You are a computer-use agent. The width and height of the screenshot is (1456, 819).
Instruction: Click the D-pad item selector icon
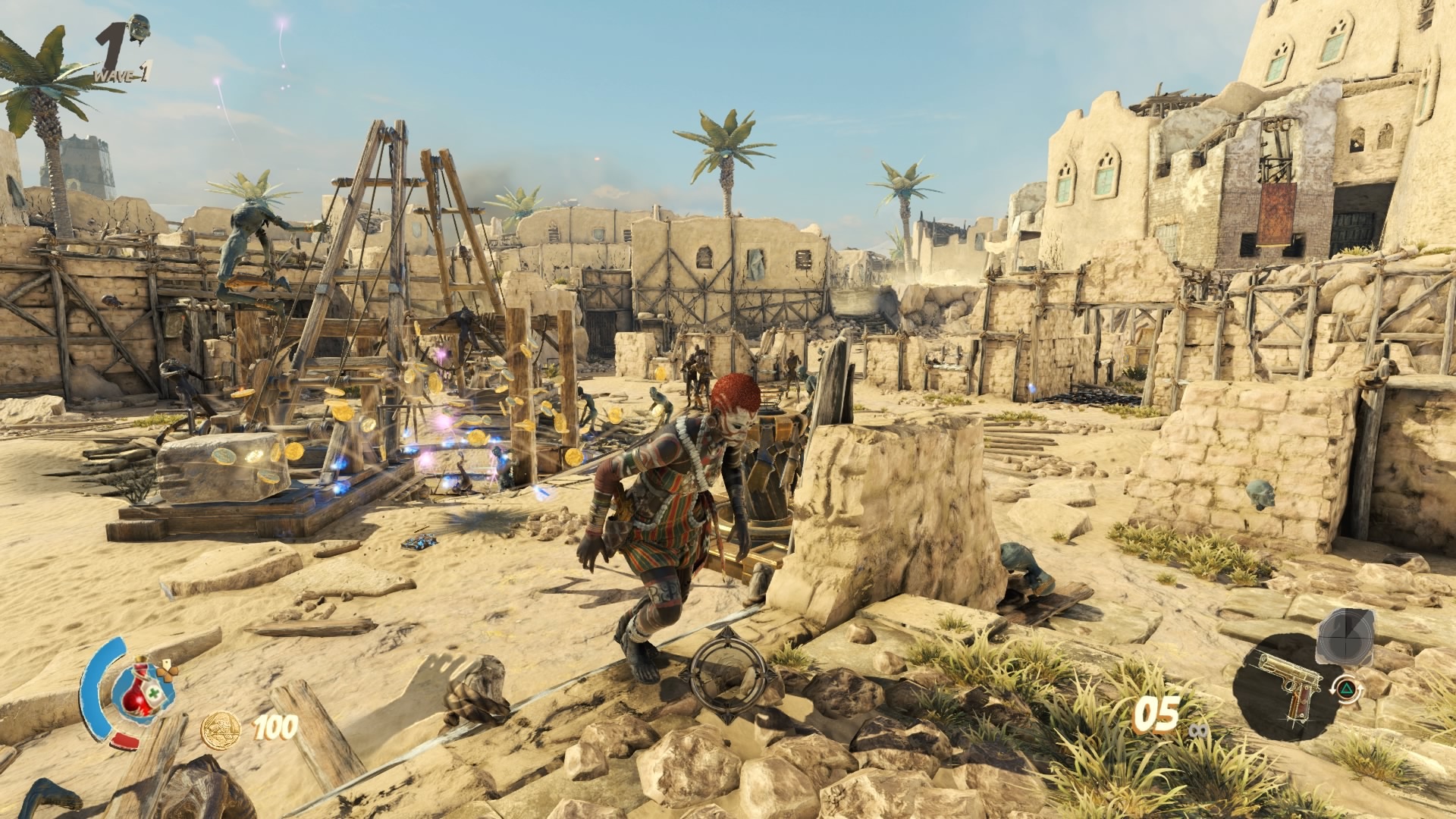168,674
